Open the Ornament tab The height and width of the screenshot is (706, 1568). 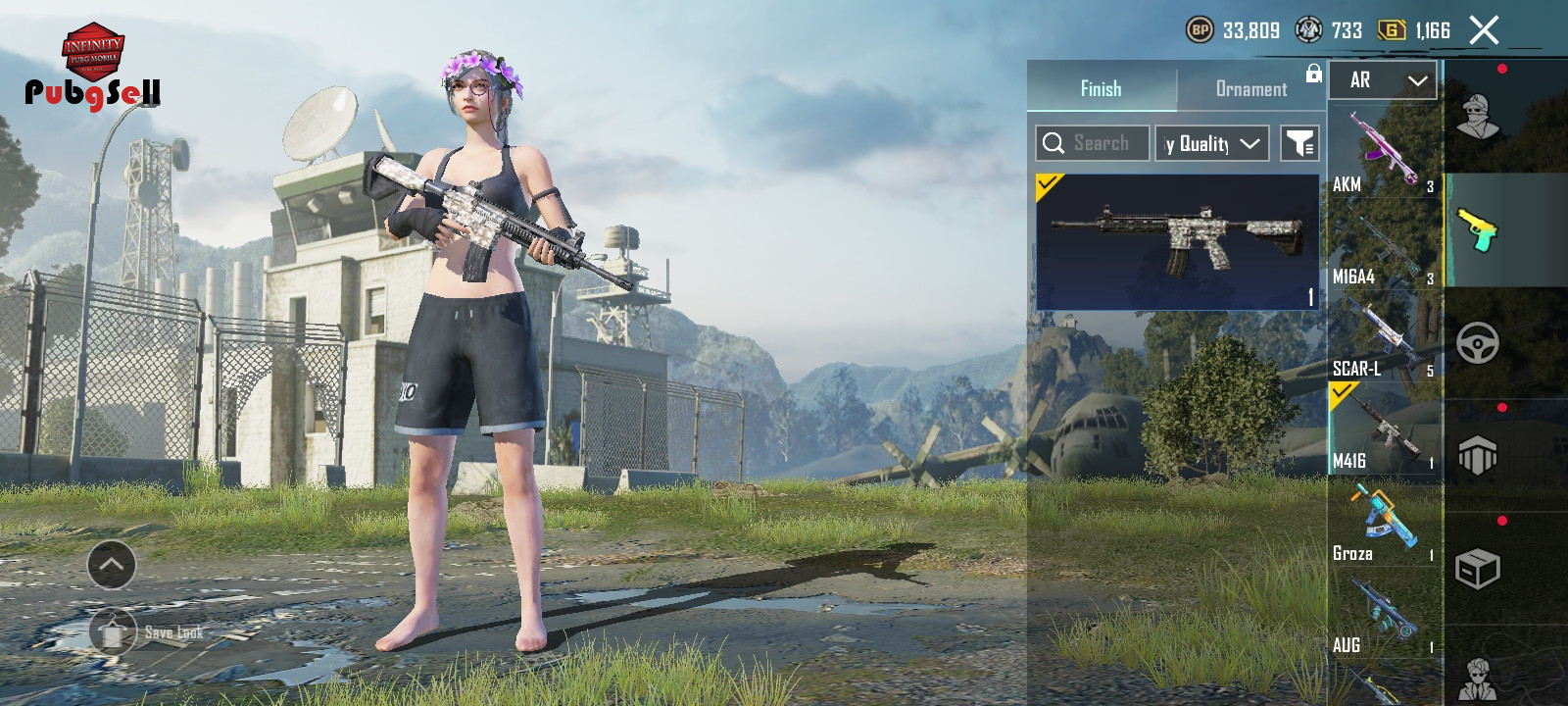1250,88
